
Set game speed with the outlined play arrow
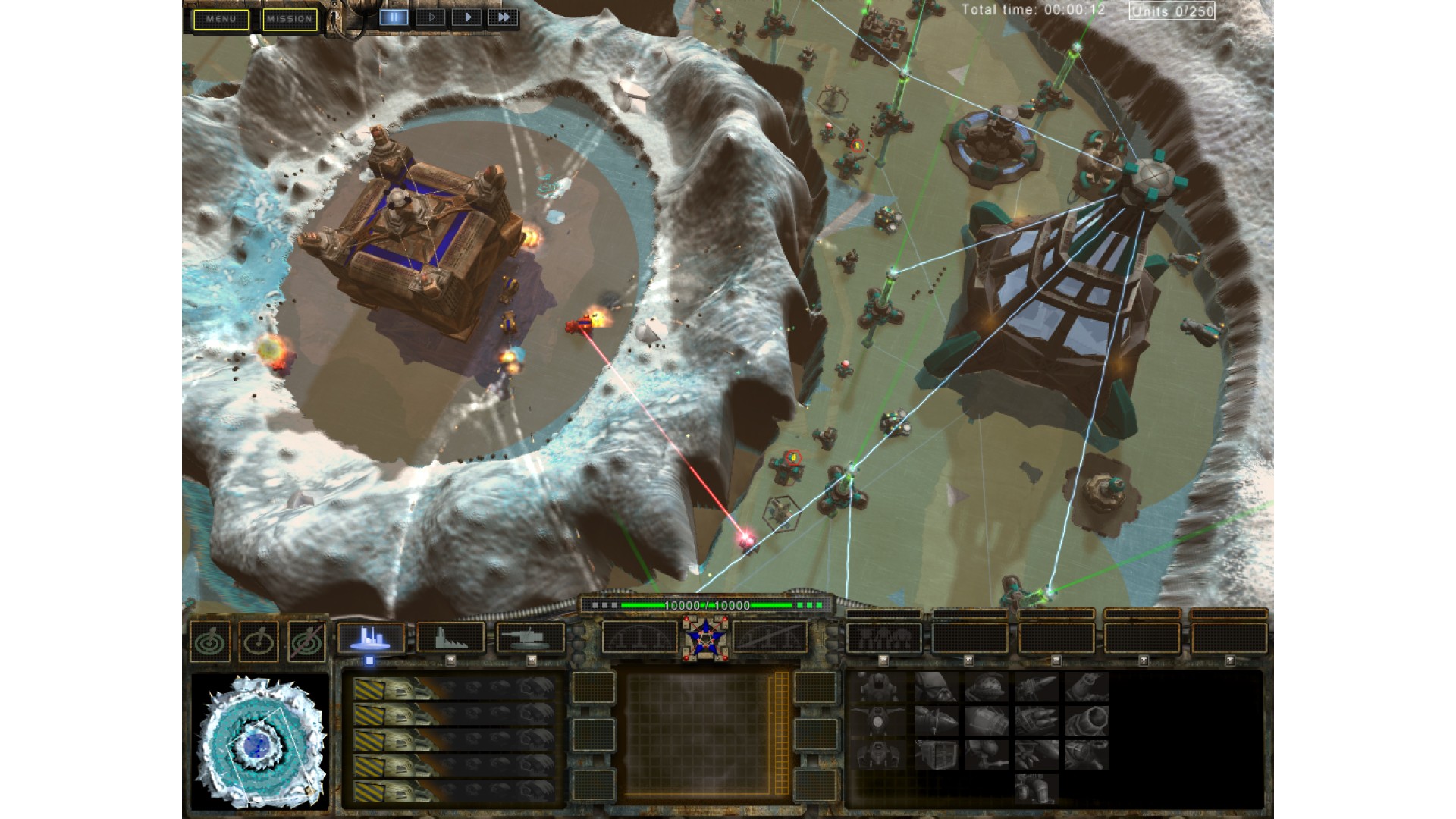coord(431,17)
